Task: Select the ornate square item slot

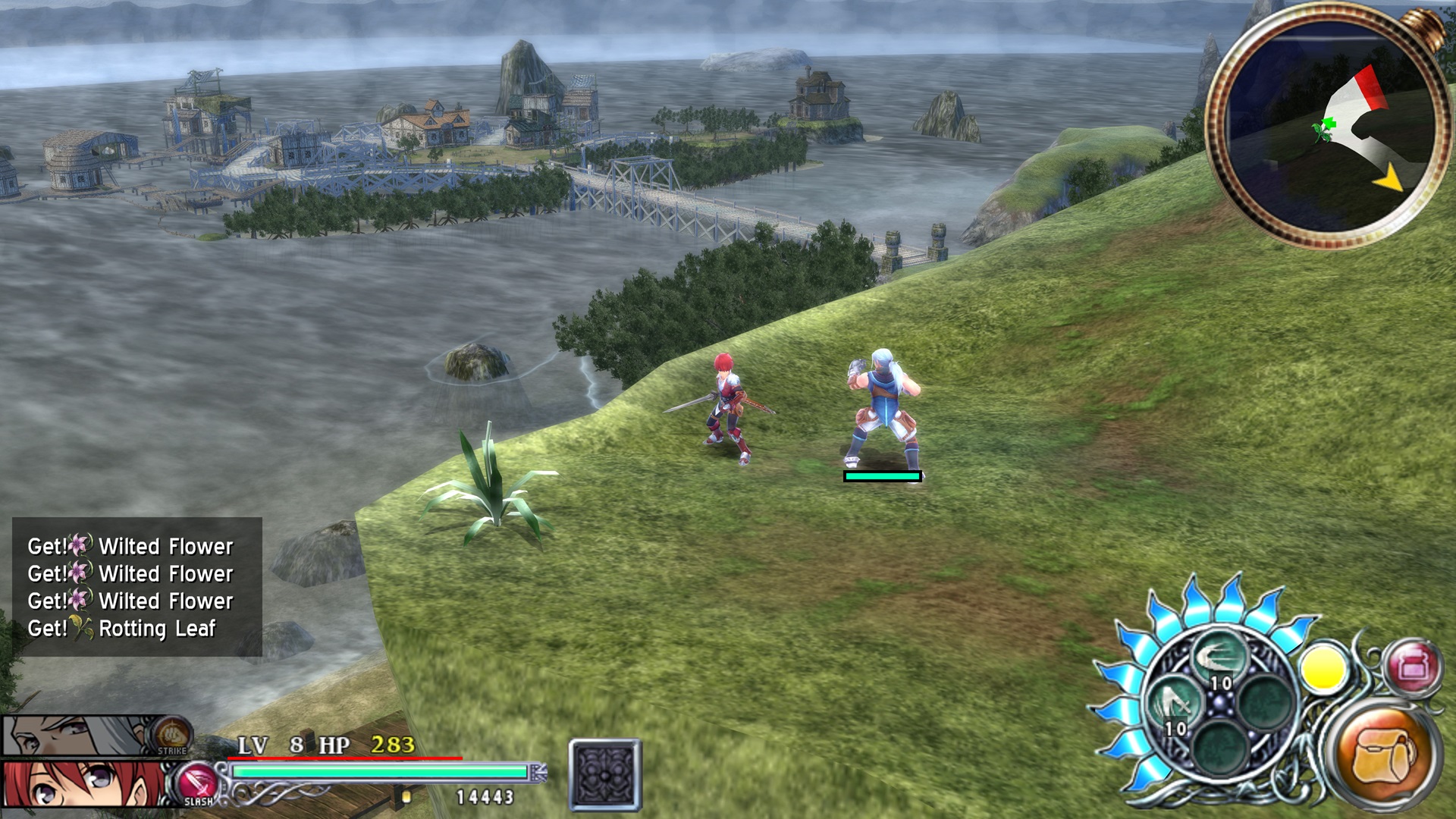Action: point(605,775)
